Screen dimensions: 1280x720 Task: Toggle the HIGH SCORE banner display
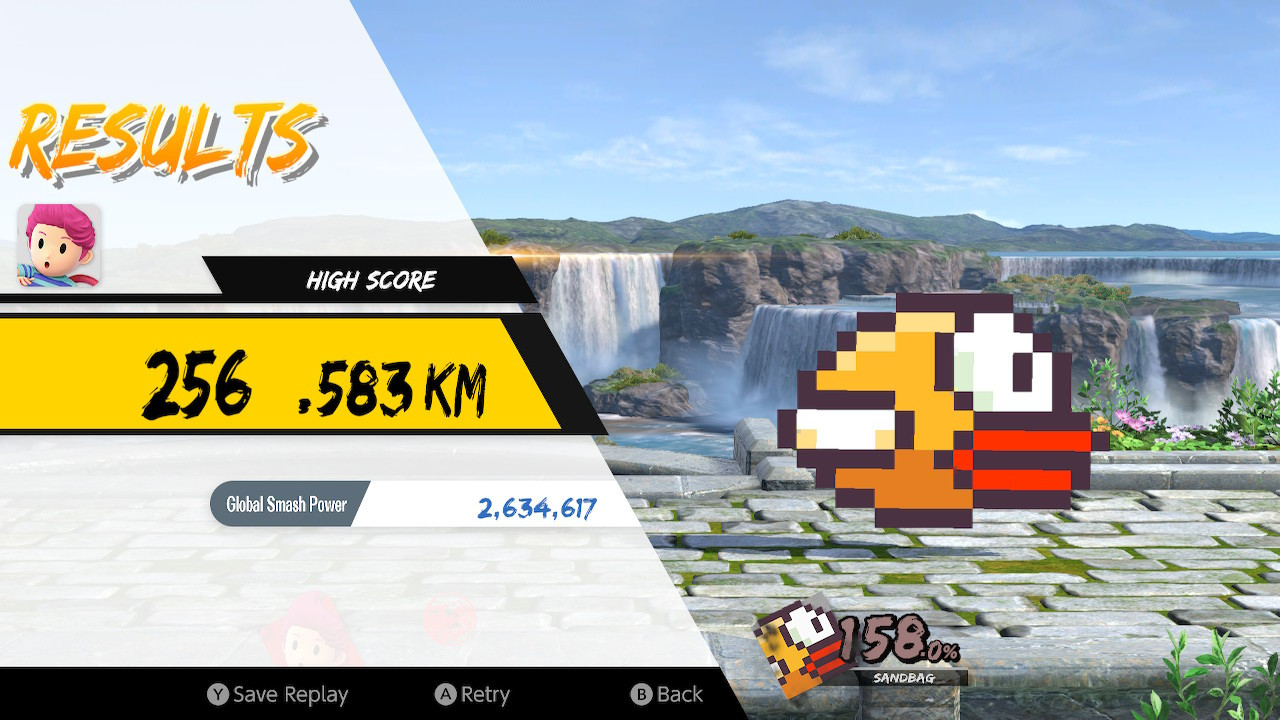[x=370, y=281]
